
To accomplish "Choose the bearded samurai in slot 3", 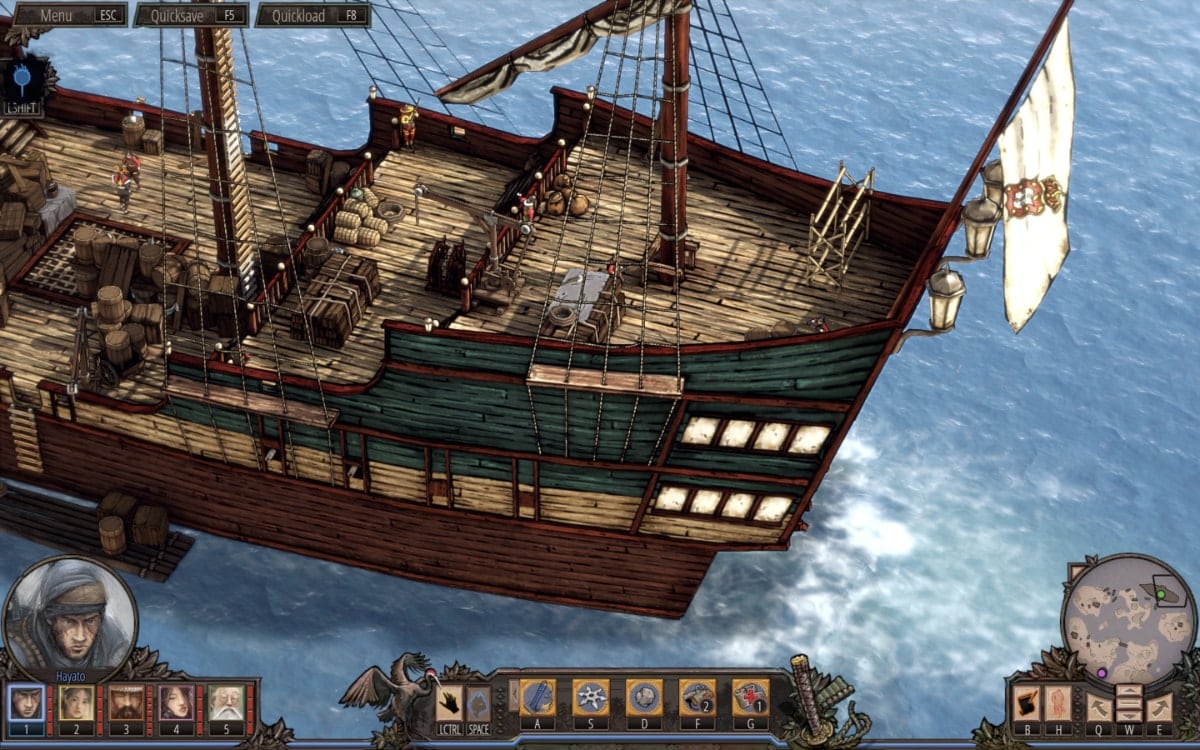I will point(127,703).
